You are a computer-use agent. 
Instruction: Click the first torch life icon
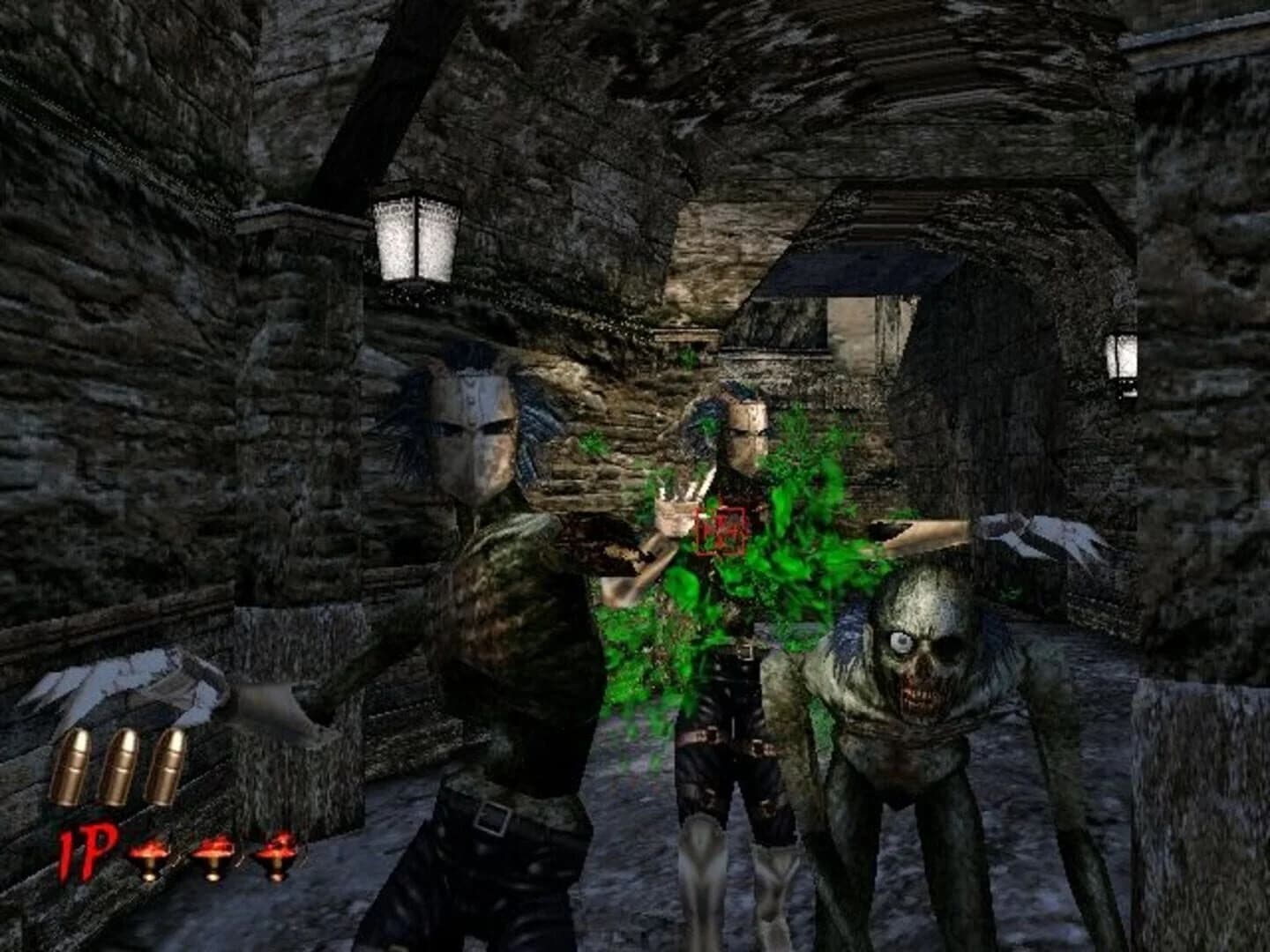tap(148, 855)
